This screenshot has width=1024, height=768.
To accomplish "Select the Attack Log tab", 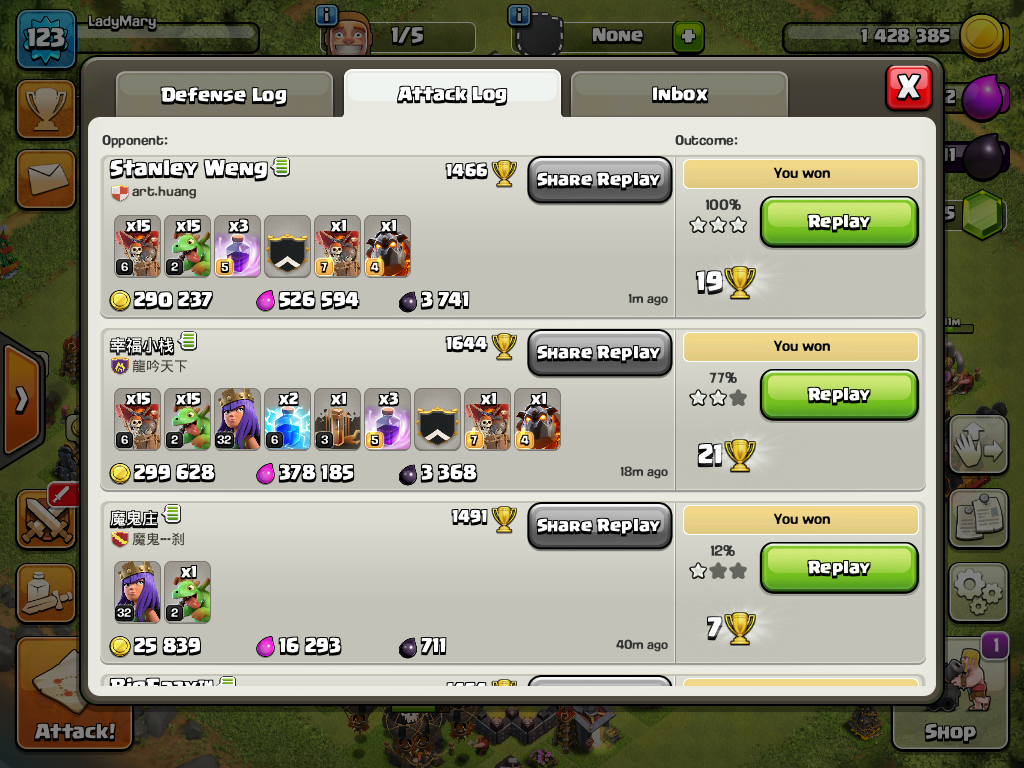I will 452,94.
